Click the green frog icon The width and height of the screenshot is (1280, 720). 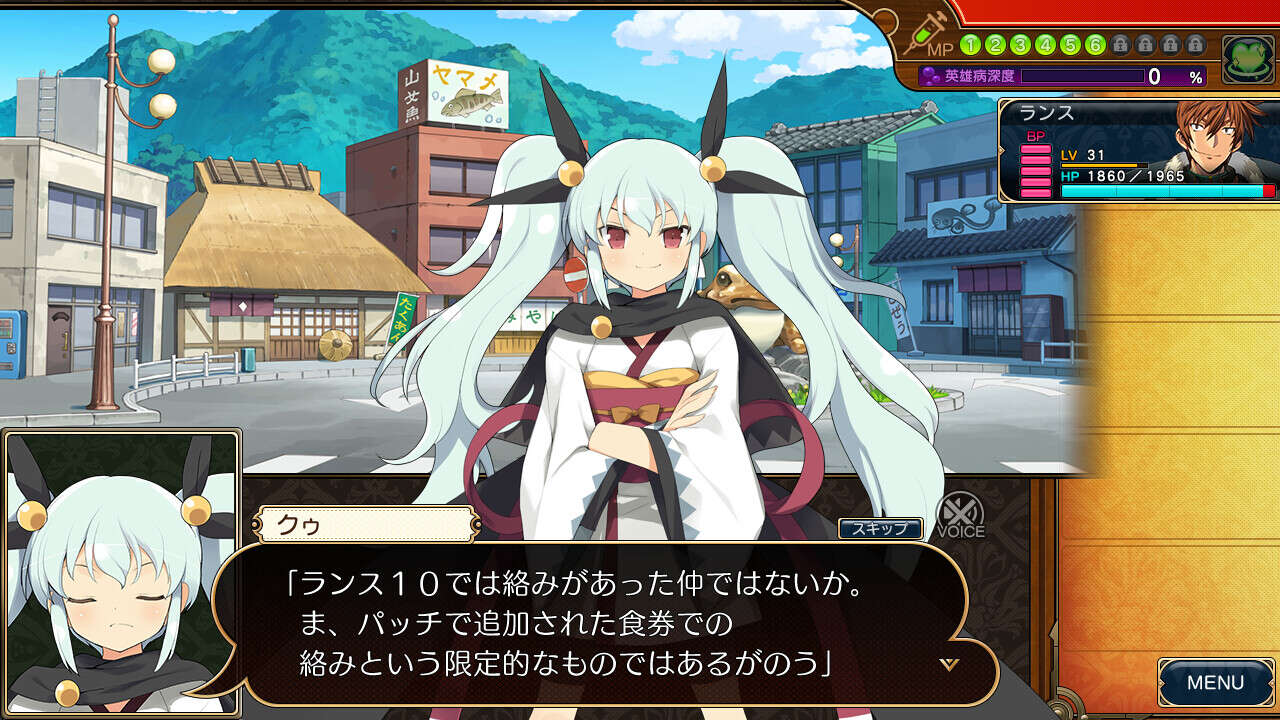1247,59
